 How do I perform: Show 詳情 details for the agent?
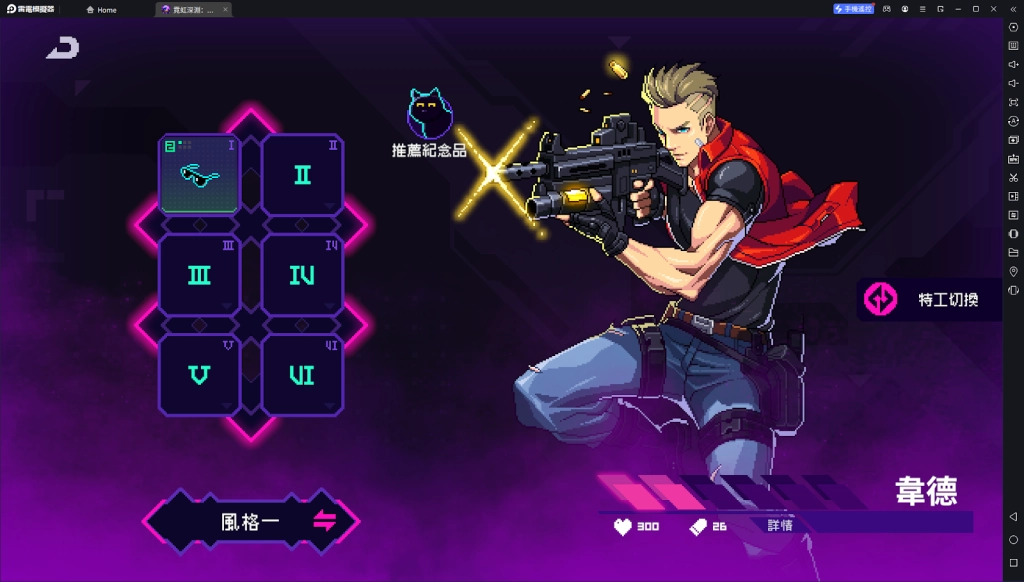click(780, 525)
